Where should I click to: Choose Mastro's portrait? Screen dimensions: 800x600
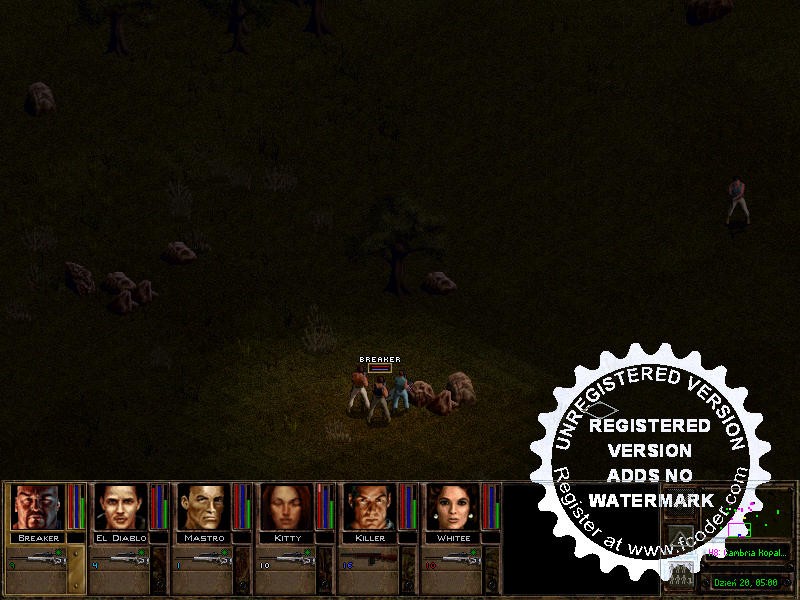[x=204, y=507]
